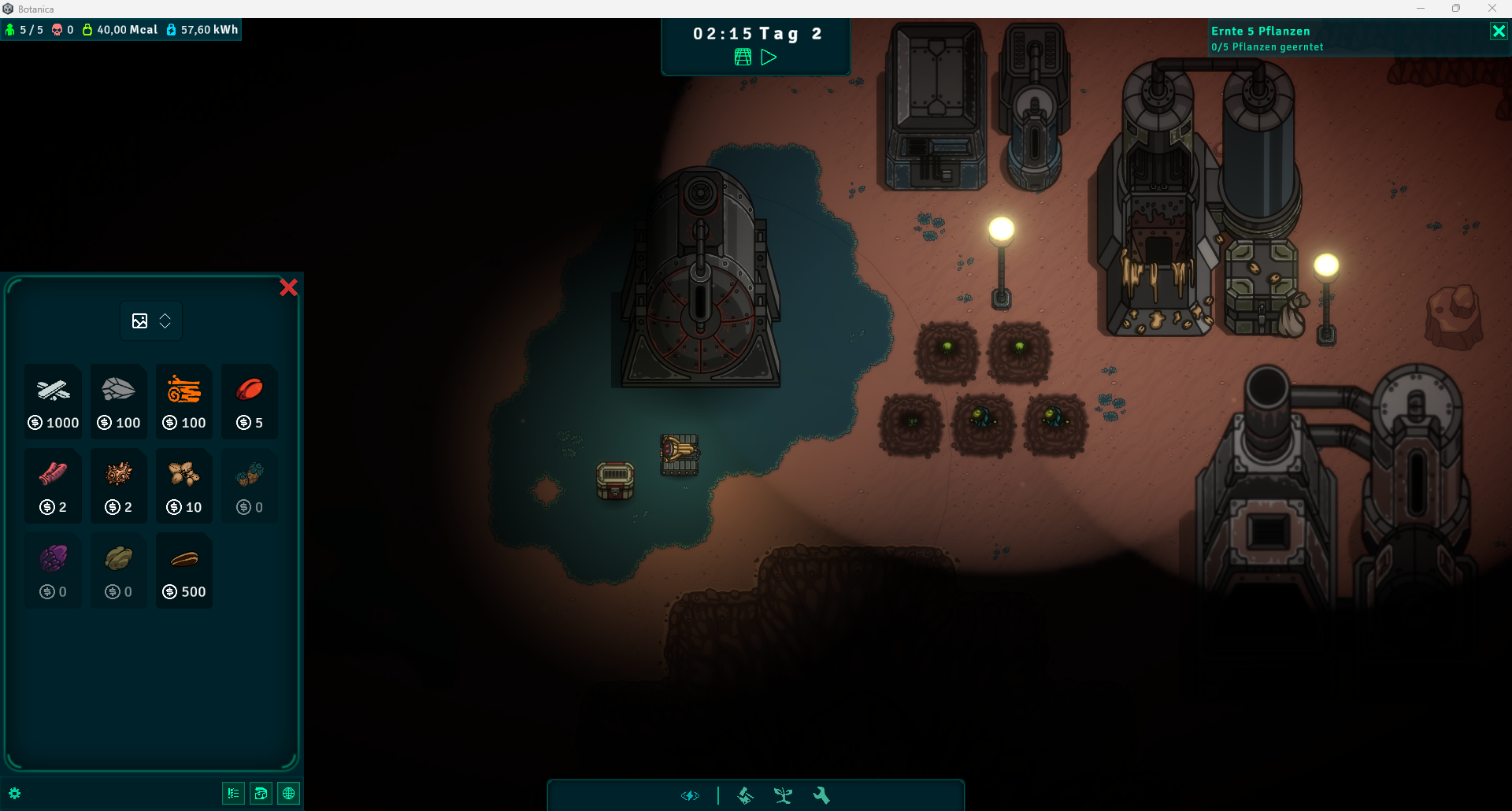This screenshot has width=1512, height=811.
Task: Choose the tan butterfly-shaped seeds slot
Action: [x=184, y=485]
